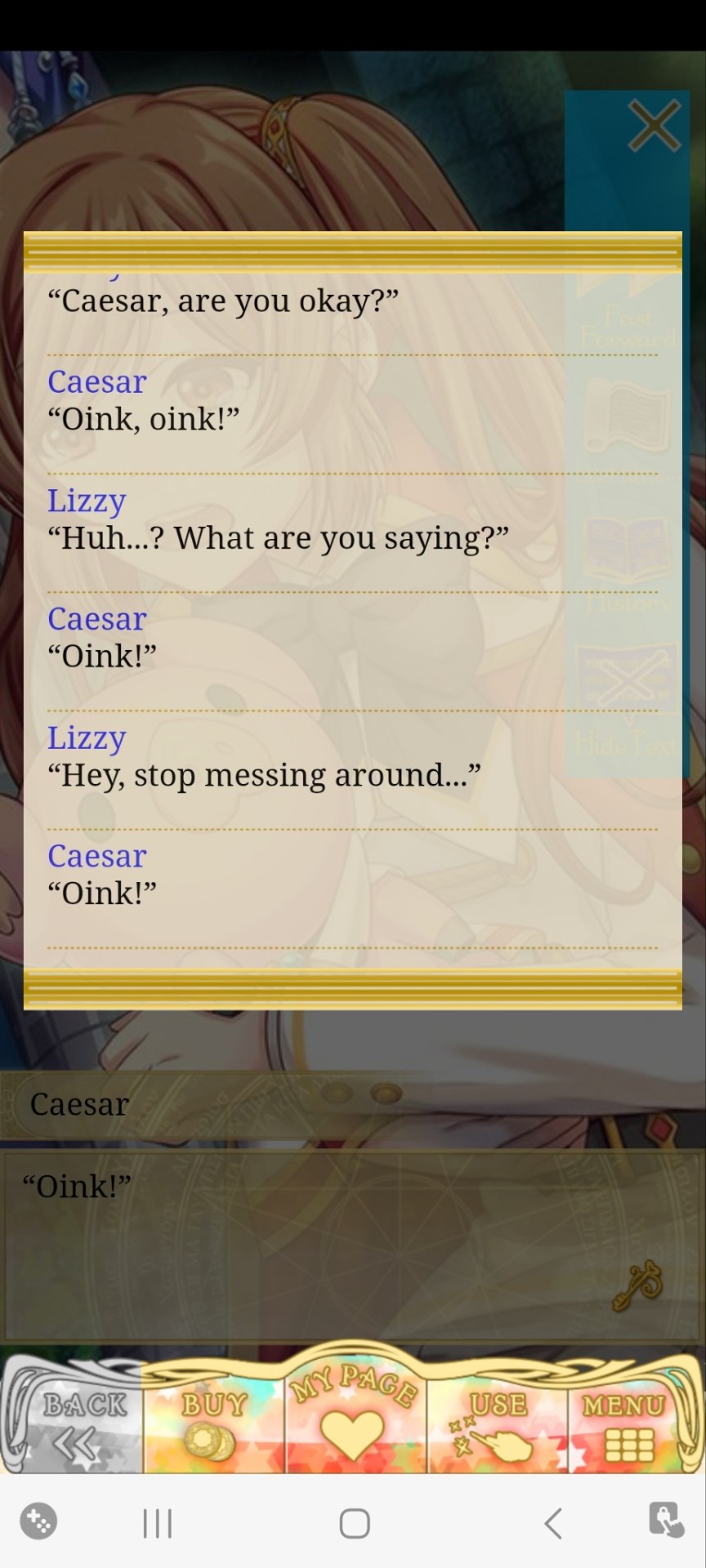Advance the dialogue with the golden key icon
706x1568 pixels.
click(x=638, y=1285)
